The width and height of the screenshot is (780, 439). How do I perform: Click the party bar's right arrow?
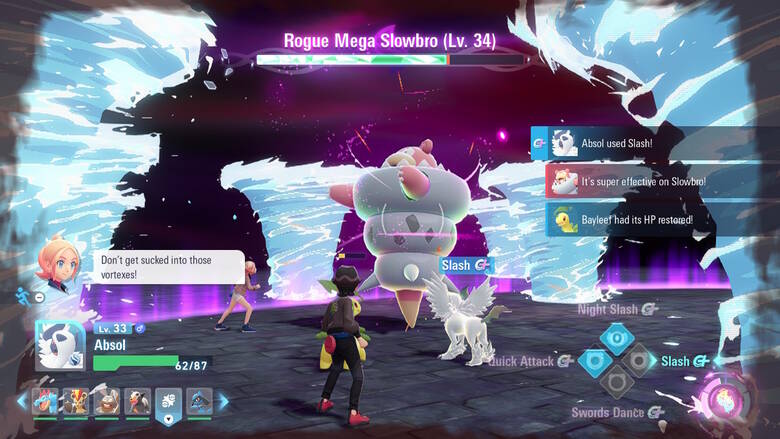click(x=224, y=402)
